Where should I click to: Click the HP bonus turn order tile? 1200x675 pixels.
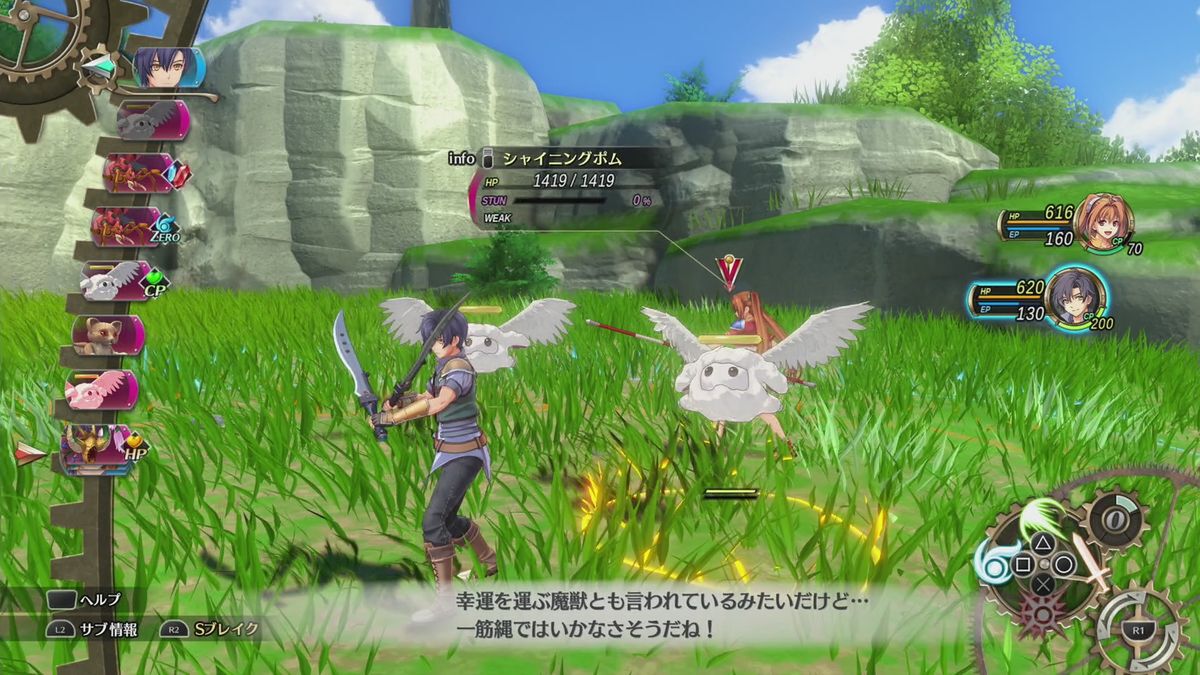pyautogui.click(x=98, y=448)
